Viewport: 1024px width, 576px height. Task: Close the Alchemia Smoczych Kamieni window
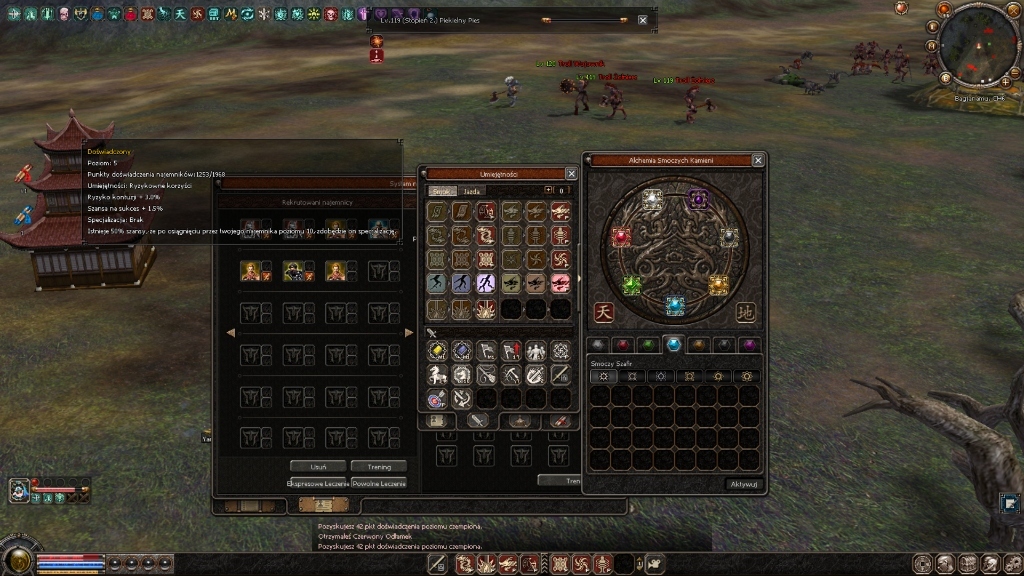[x=758, y=160]
